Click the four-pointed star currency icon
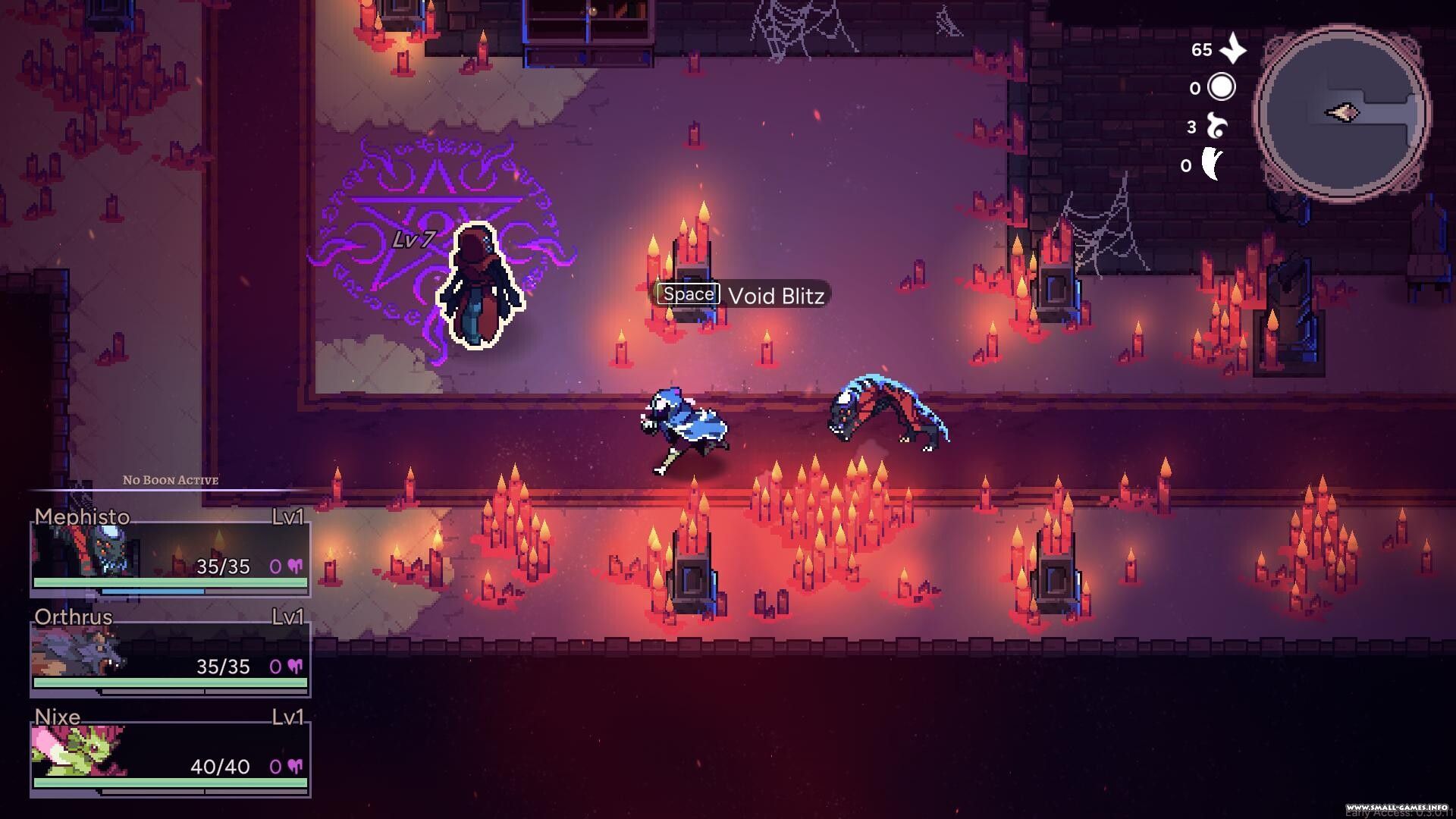Image resolution: width=1456 pixels, height=819 pixels. tap(1234, 49)
